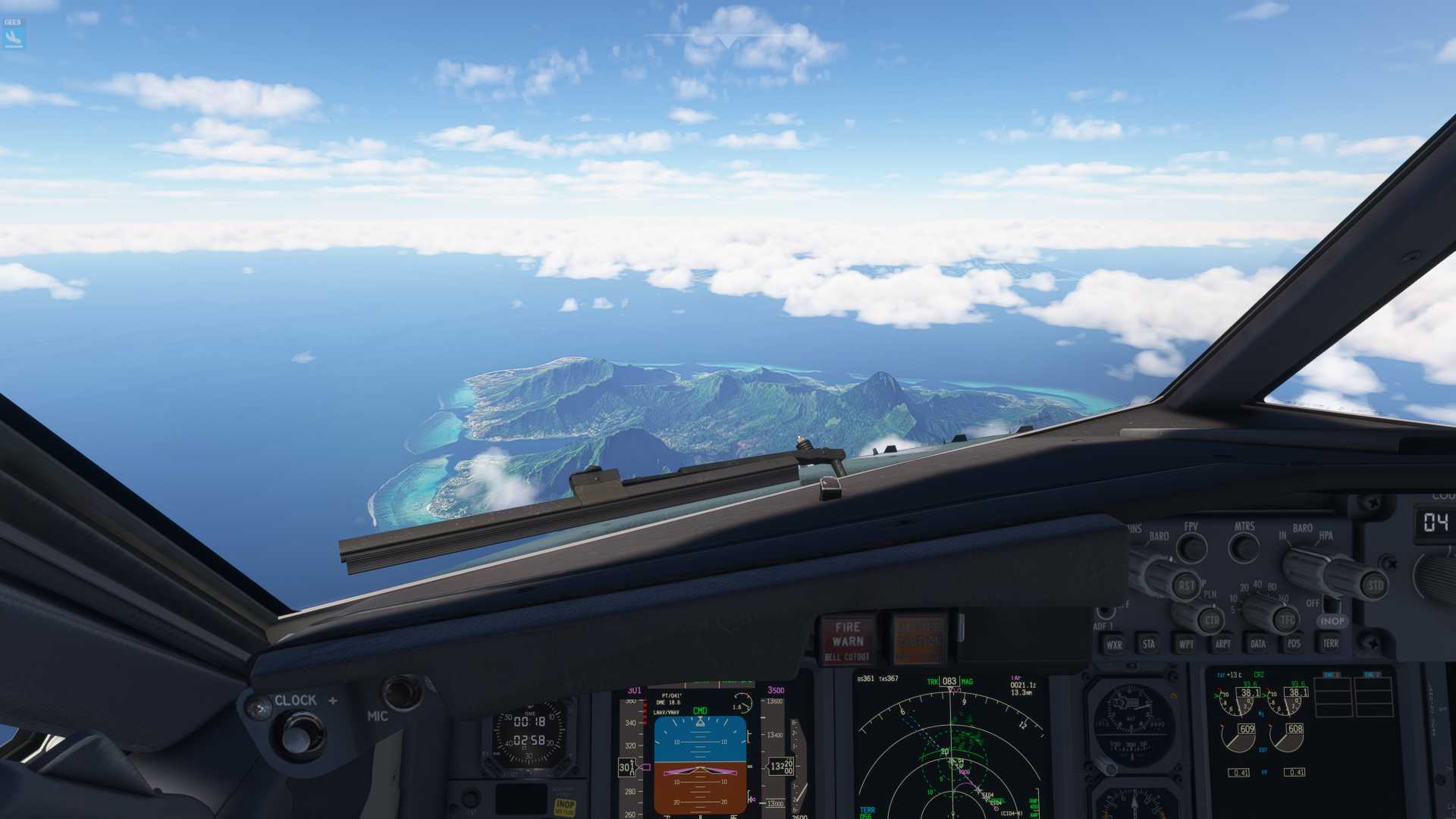Reset the amber master caution light
1456x819 pixels.
pos(919,639)
